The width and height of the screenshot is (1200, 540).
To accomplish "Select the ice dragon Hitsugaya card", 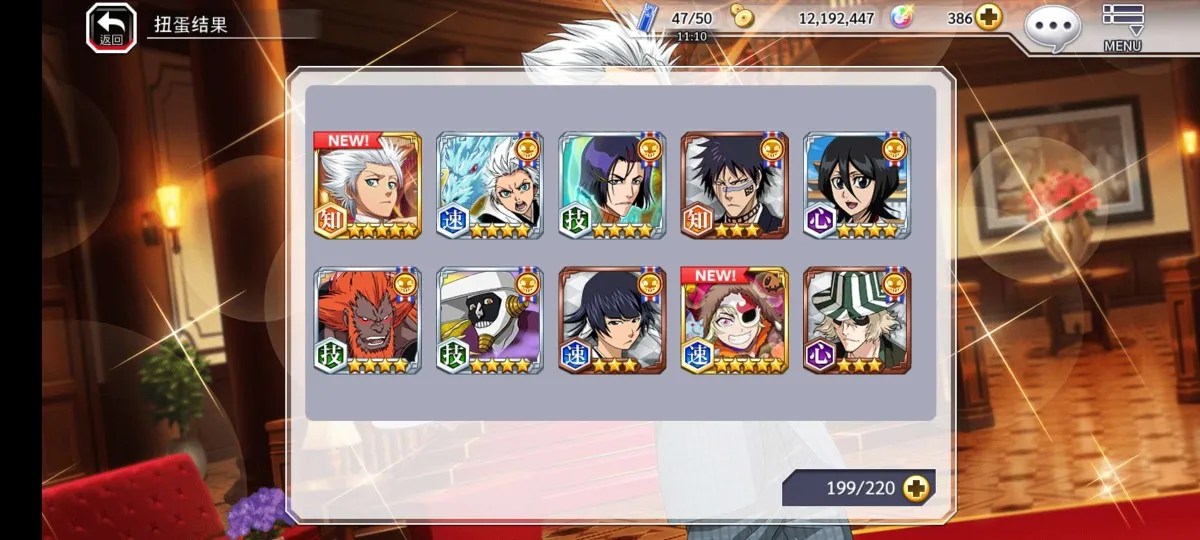I will point(490,185).
